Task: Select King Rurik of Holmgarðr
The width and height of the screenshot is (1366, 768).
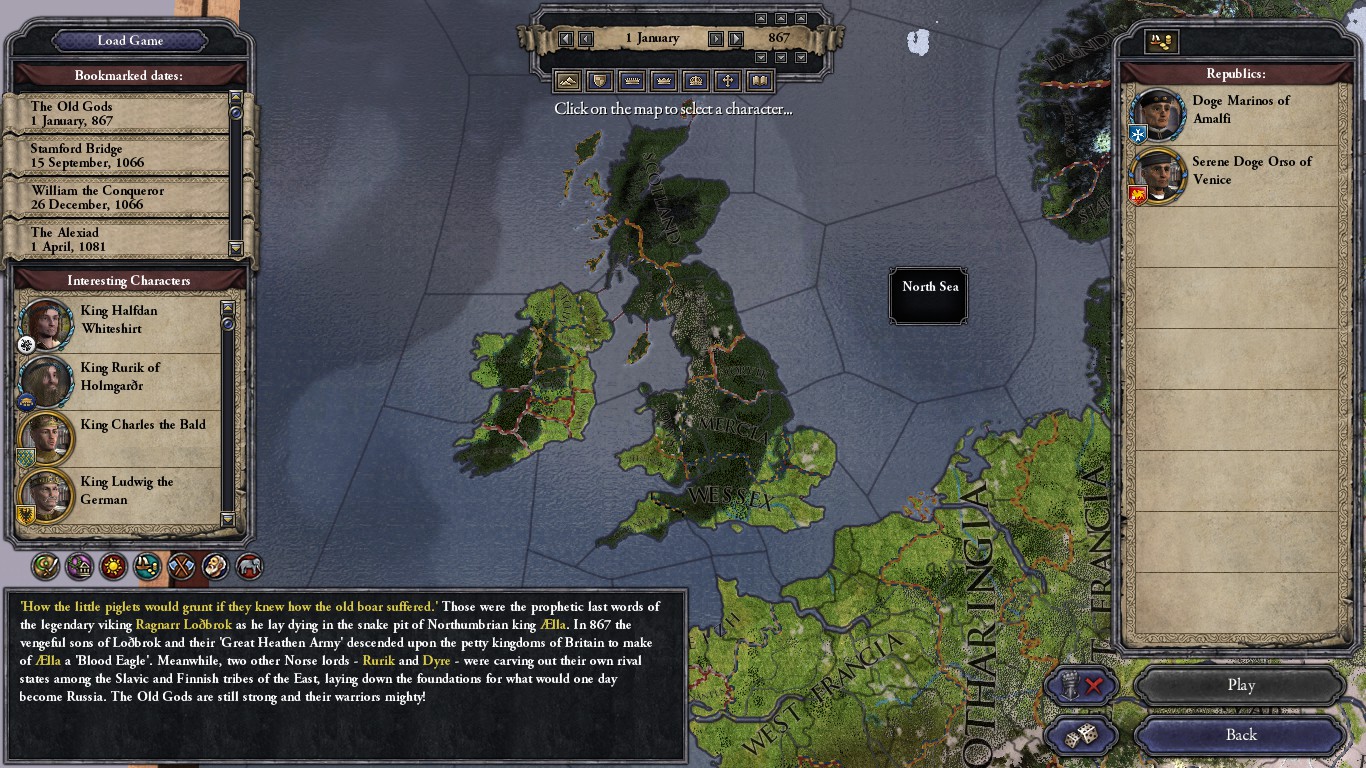Action: [x=118, y=377]
